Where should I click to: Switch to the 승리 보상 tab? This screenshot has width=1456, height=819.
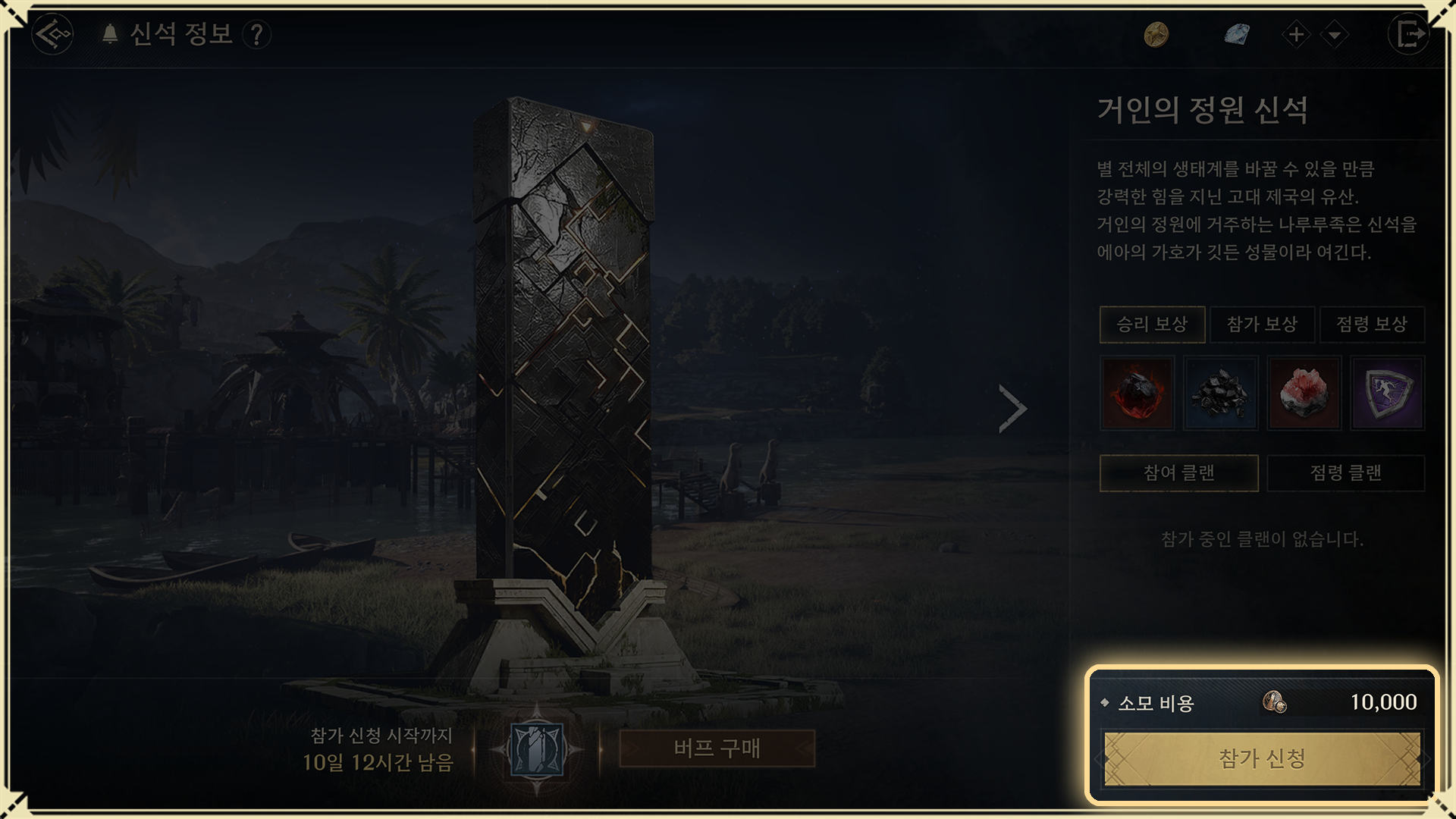coord(1152,325)
